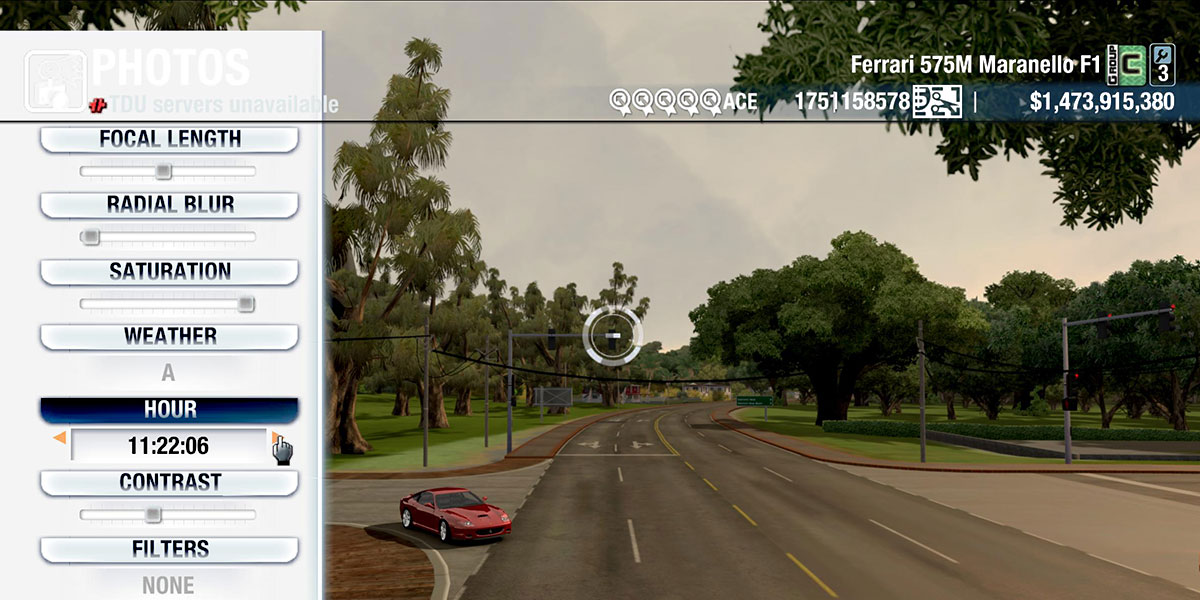This screenshot has width=1200, height=600.
Task: Choose the Radial Blur option
Action: pos(169,205)
